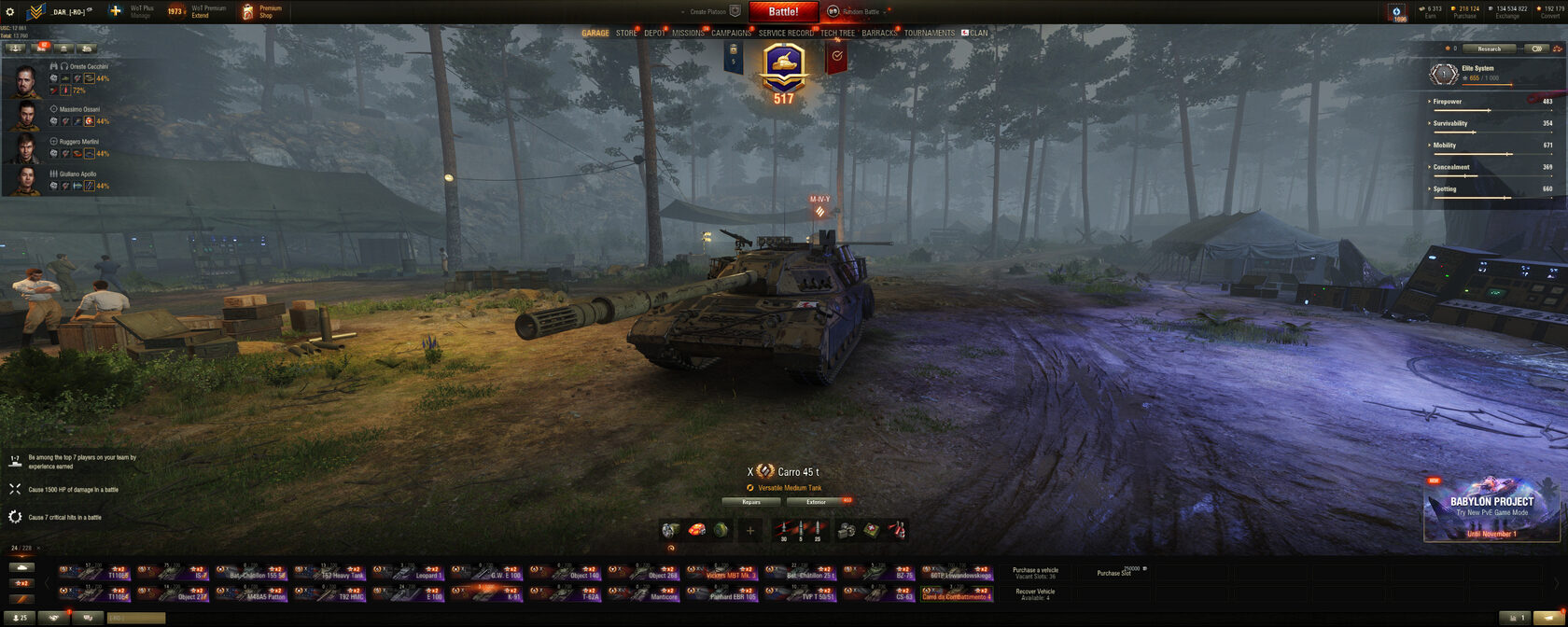Open the Depot tab
The image size is (1568, 627).
pyautogui.click(x=654, y=33)
